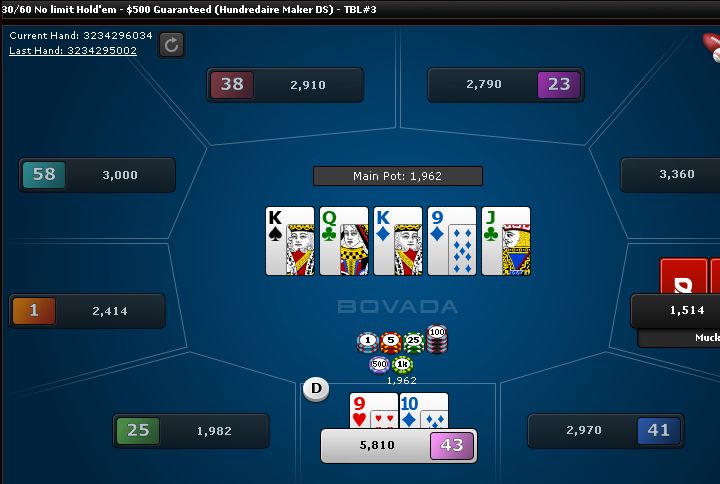
Task: Select player 58's seat panel
Action: [x=97, y=175]
